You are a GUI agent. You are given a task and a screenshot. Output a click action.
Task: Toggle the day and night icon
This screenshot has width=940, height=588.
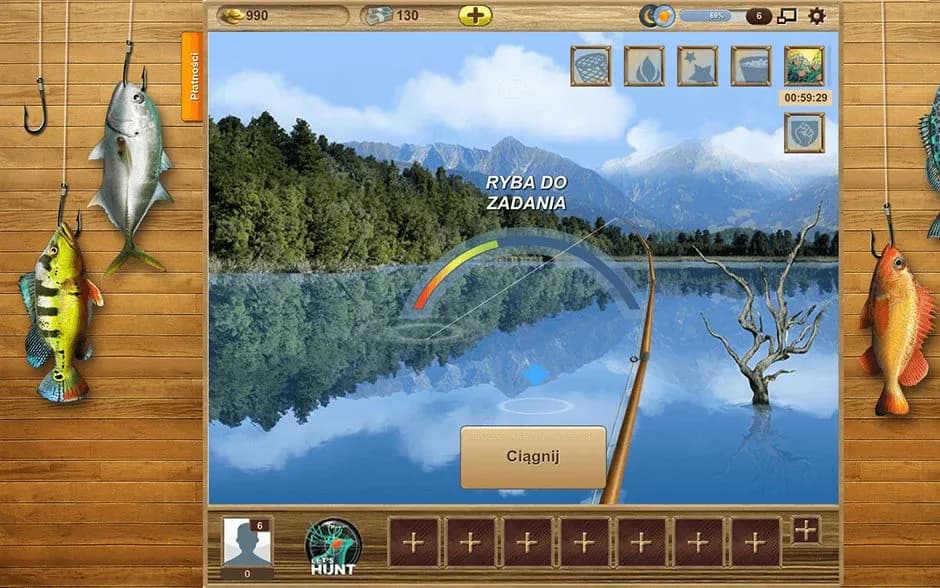click(x=657, y=16)
